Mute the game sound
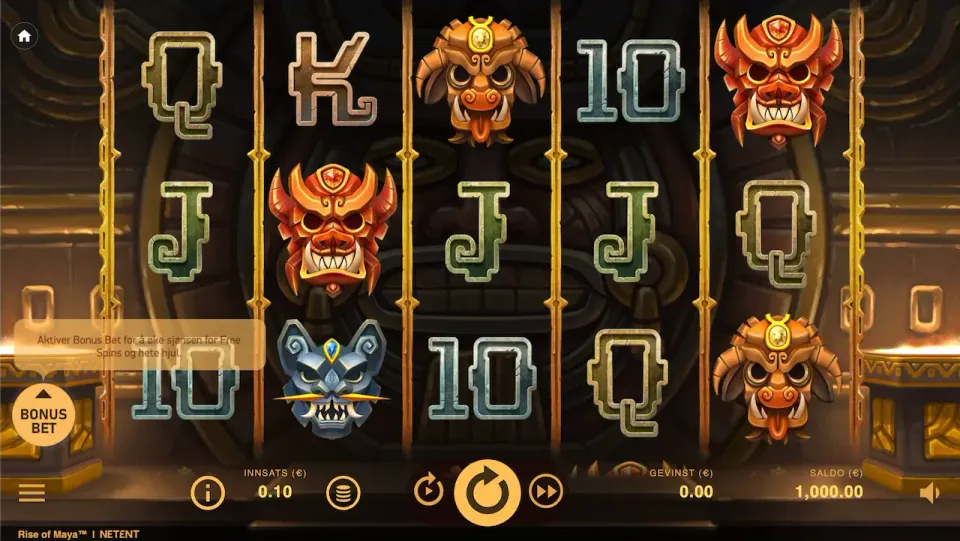The width and height of the screenshot is (960, 541). coord(929,492)
